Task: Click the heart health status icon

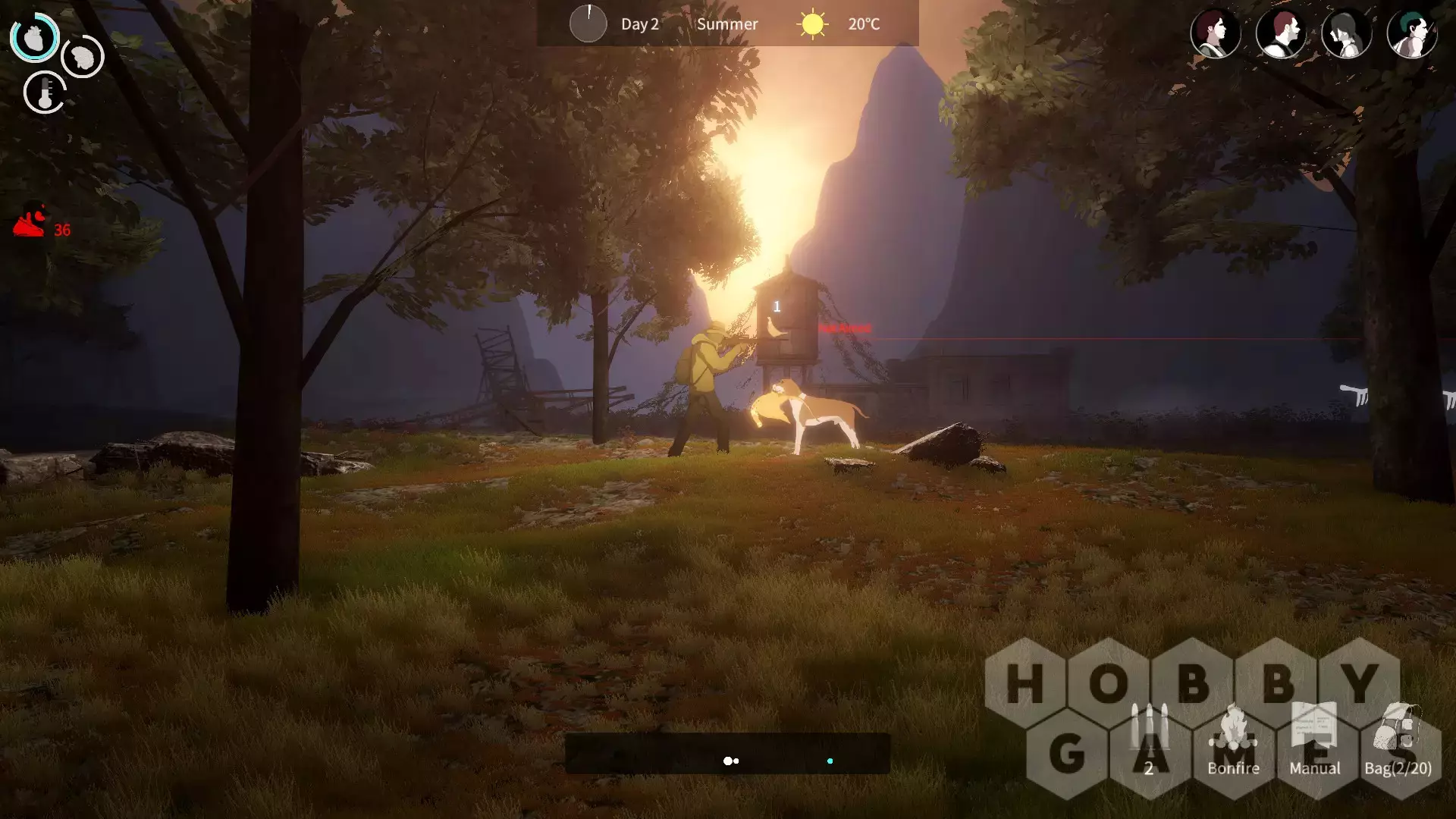Action: click(34, 37)
